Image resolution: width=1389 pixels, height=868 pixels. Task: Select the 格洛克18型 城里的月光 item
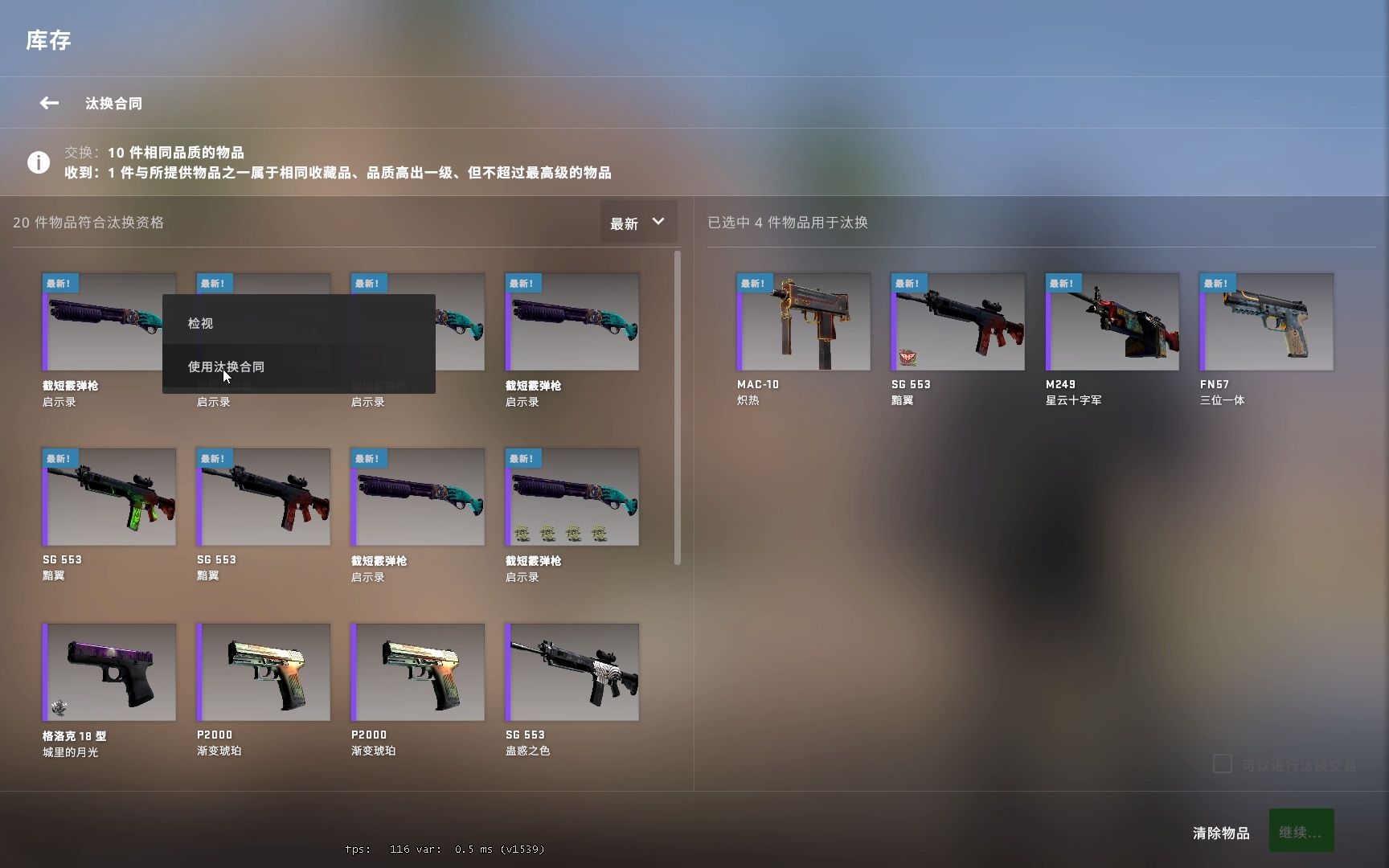pos(109,673)
